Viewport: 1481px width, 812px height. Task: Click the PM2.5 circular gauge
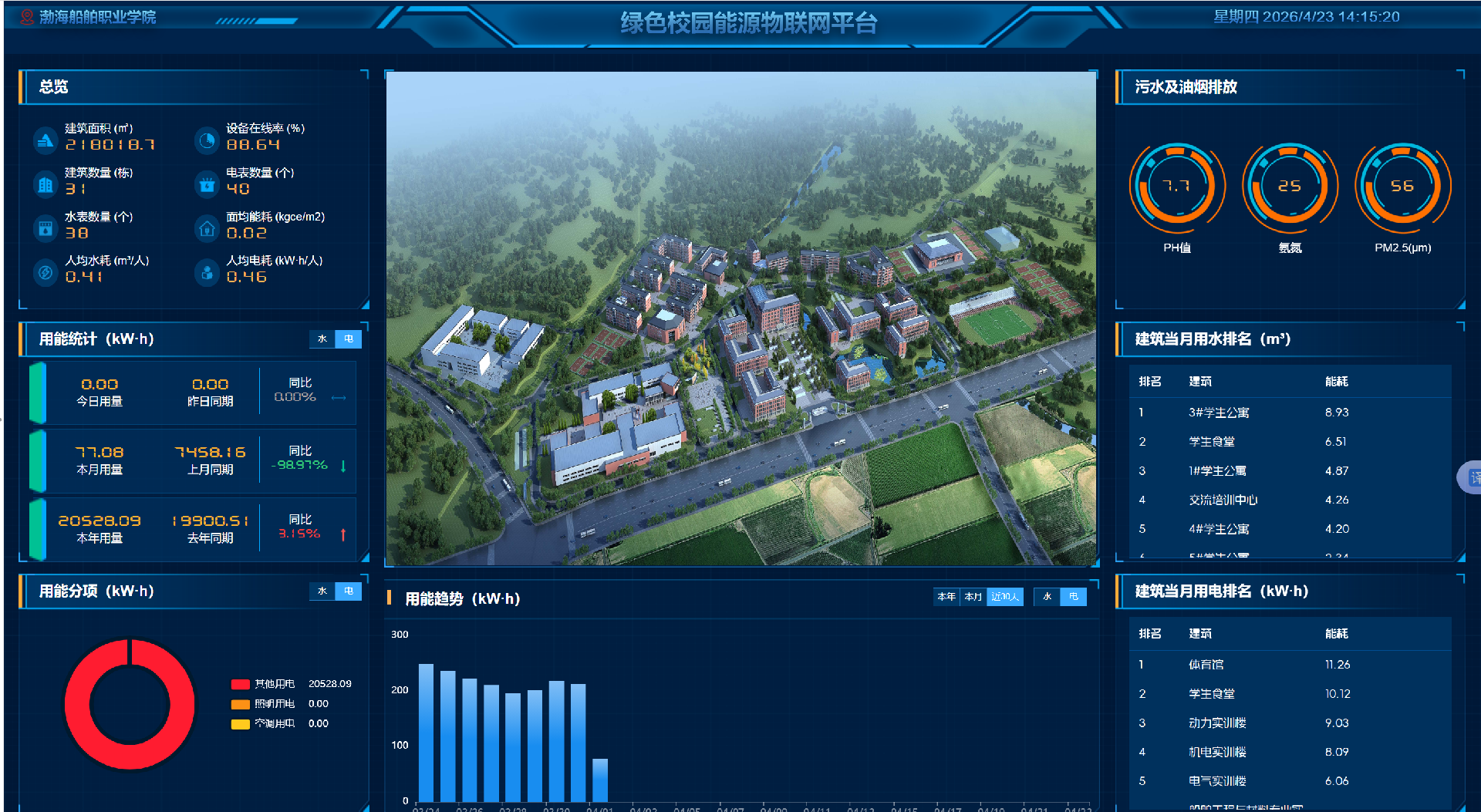pyautogui.click(x=1403, y=187)
